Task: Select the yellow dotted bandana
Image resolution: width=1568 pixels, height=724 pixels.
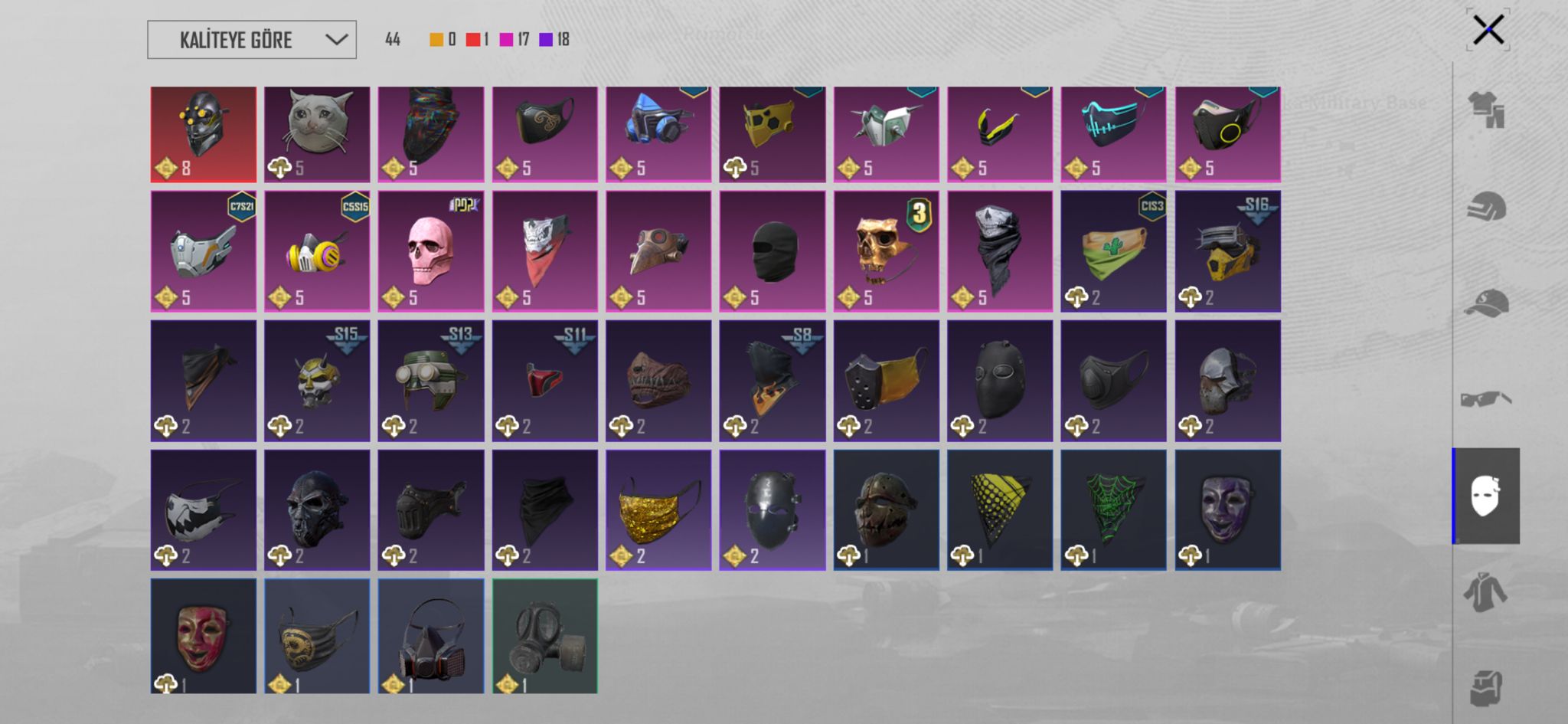Action: click(x=999, y=509)
